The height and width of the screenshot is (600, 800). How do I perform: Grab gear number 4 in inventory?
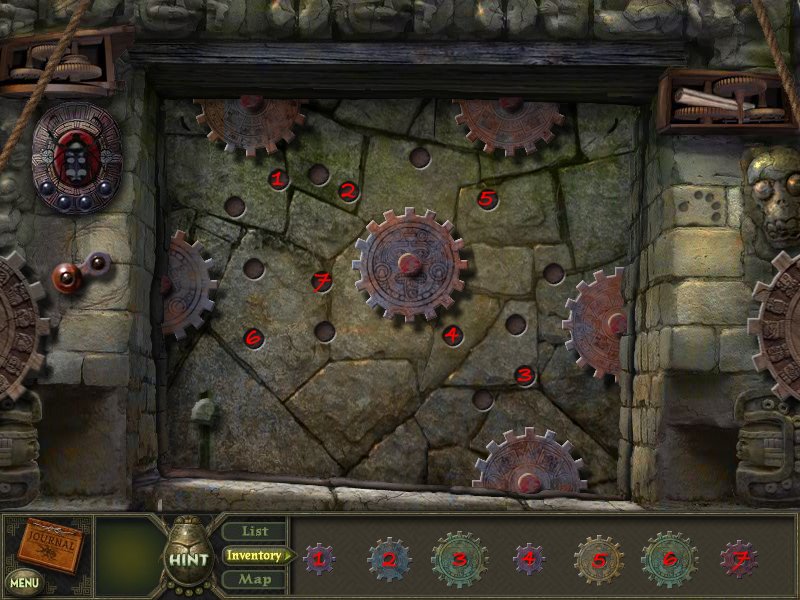(528, 559)
